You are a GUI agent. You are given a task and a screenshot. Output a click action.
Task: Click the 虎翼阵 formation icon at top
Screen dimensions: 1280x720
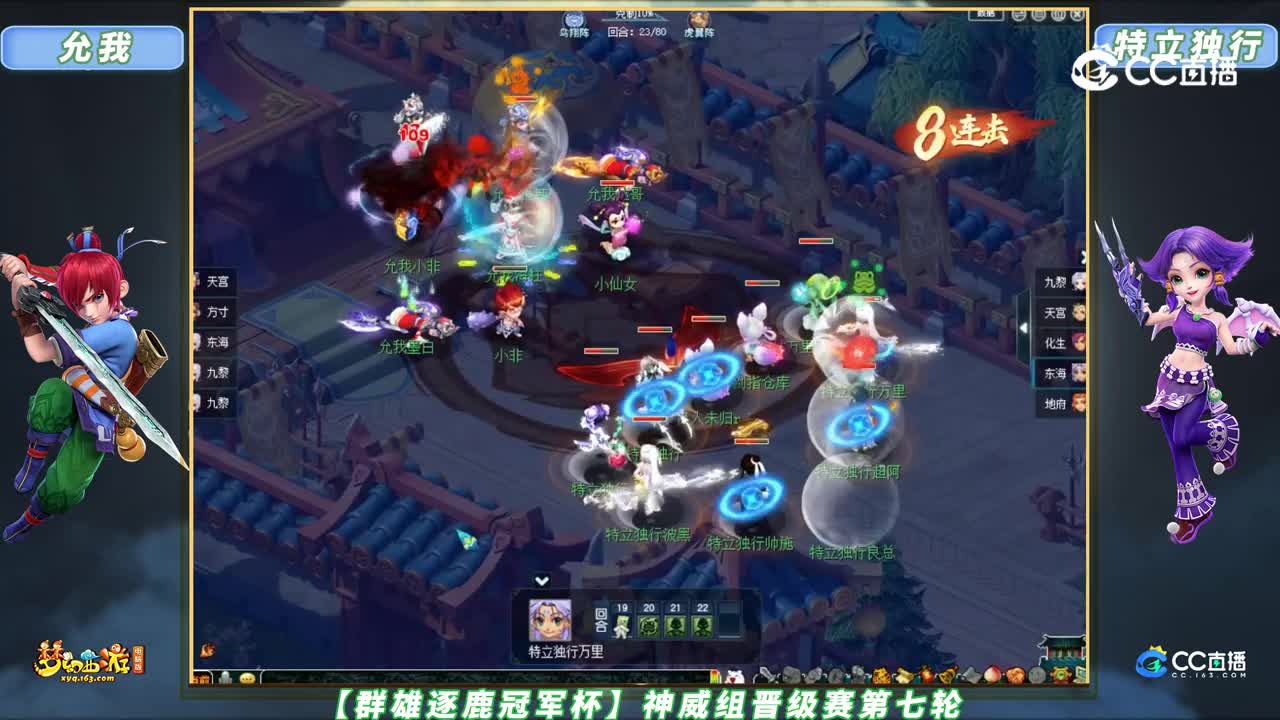(700, 18)
